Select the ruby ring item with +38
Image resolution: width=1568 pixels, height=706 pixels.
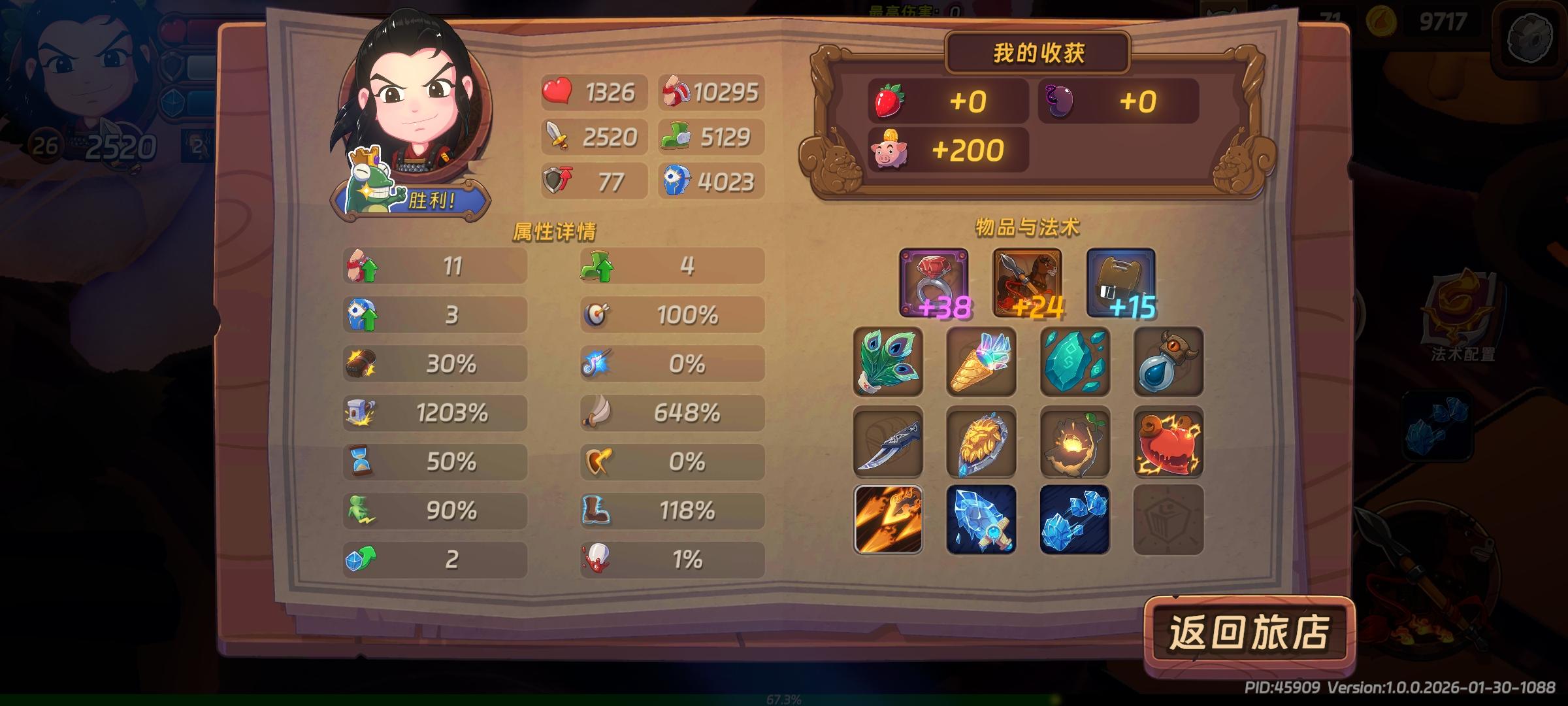[933, 284]
